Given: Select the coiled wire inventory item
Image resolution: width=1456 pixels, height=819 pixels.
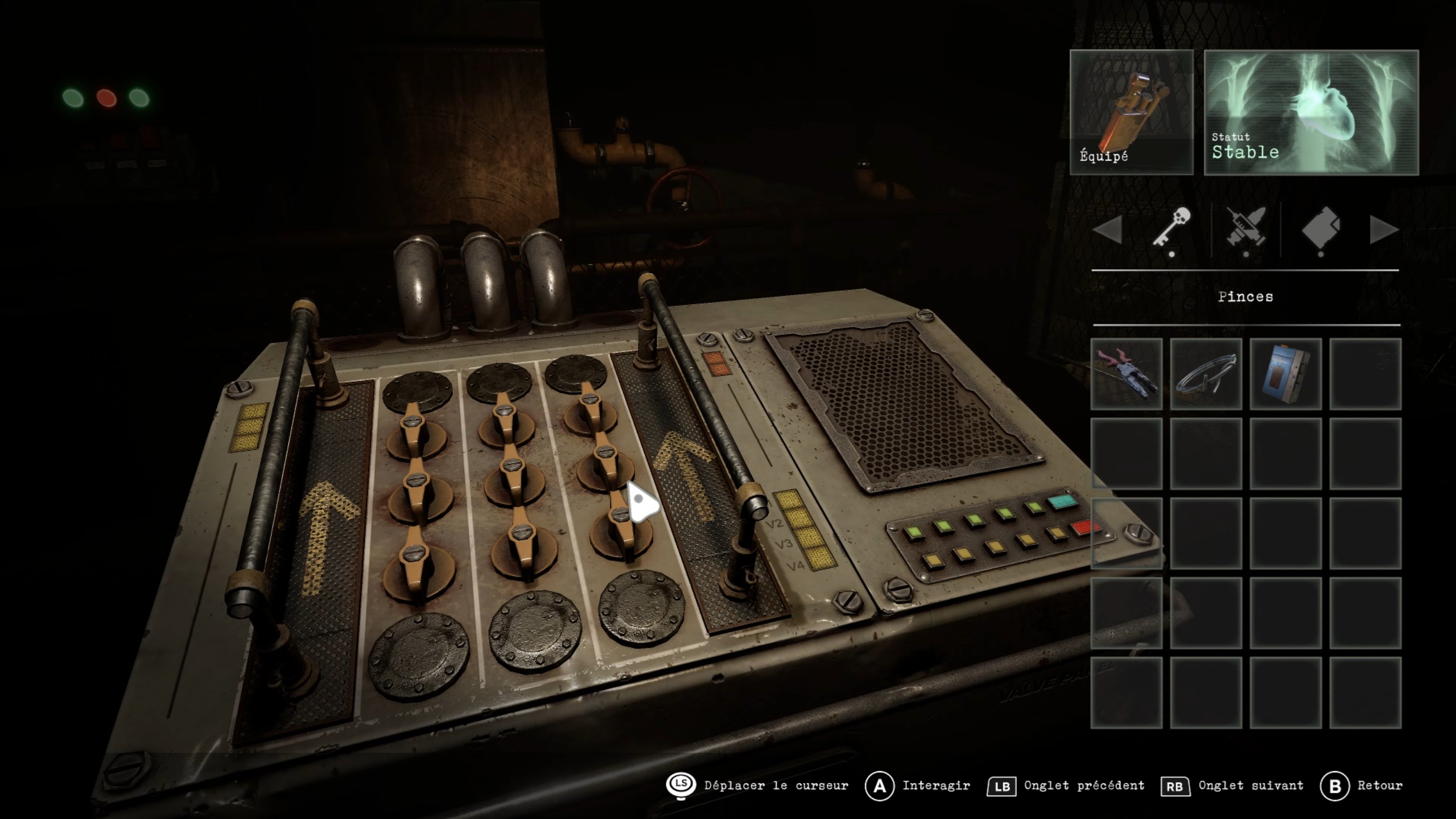Looking at the screenshot, I should click(1206, 374).
